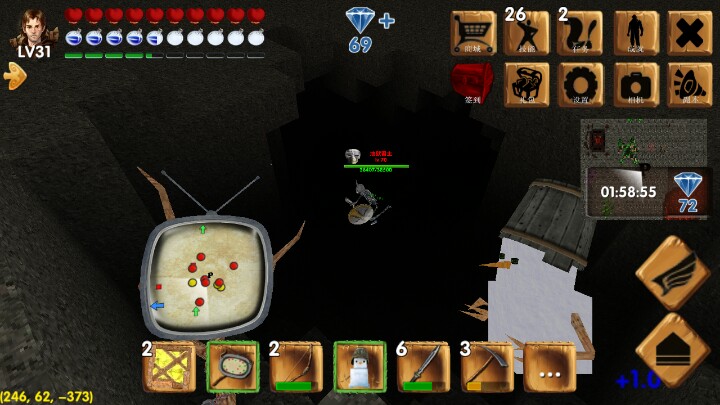This screenshot has width=720, height=405.
Task: Select the sword hotbar slot
Action: tap(423, 367)
